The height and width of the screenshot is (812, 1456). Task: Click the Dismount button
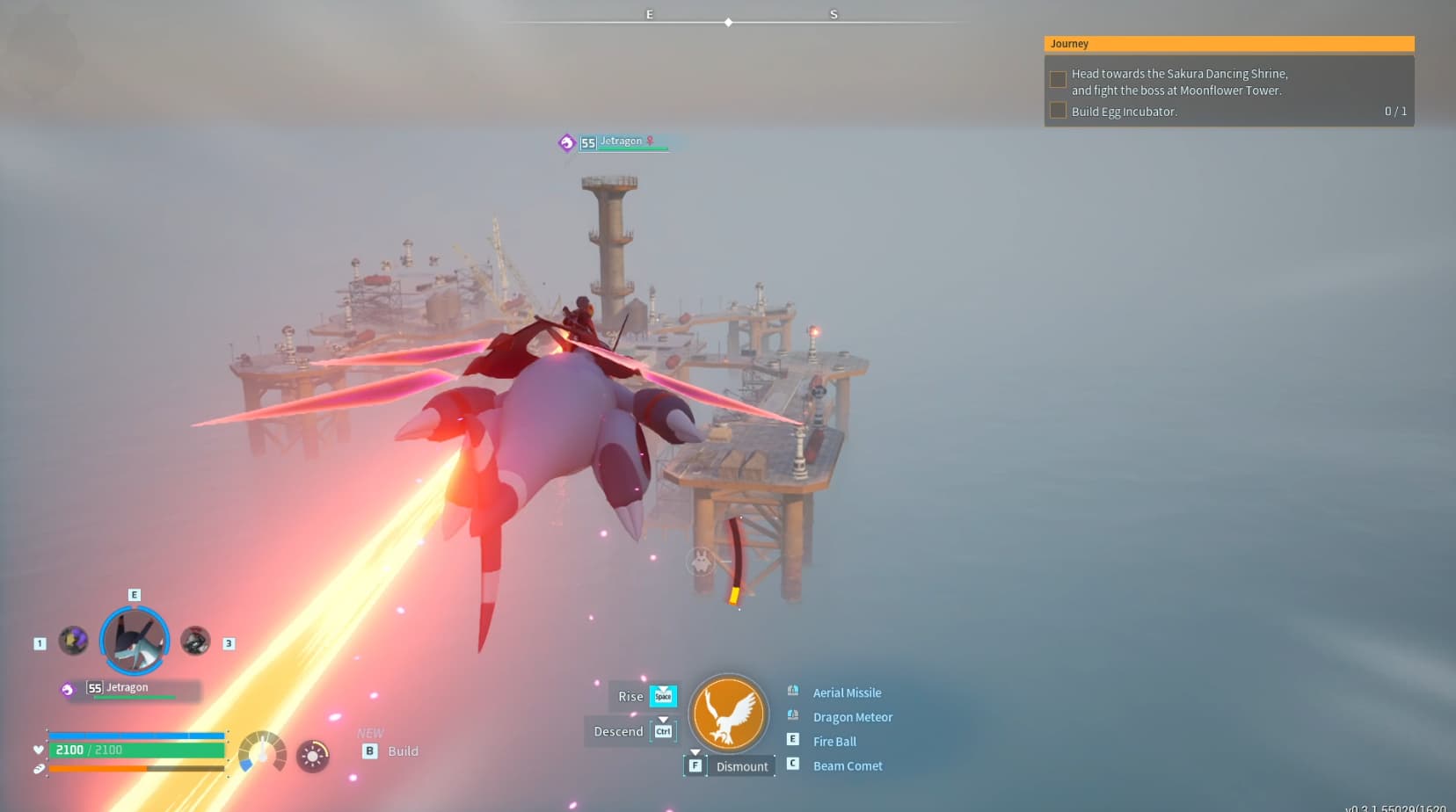coord(741,765)
